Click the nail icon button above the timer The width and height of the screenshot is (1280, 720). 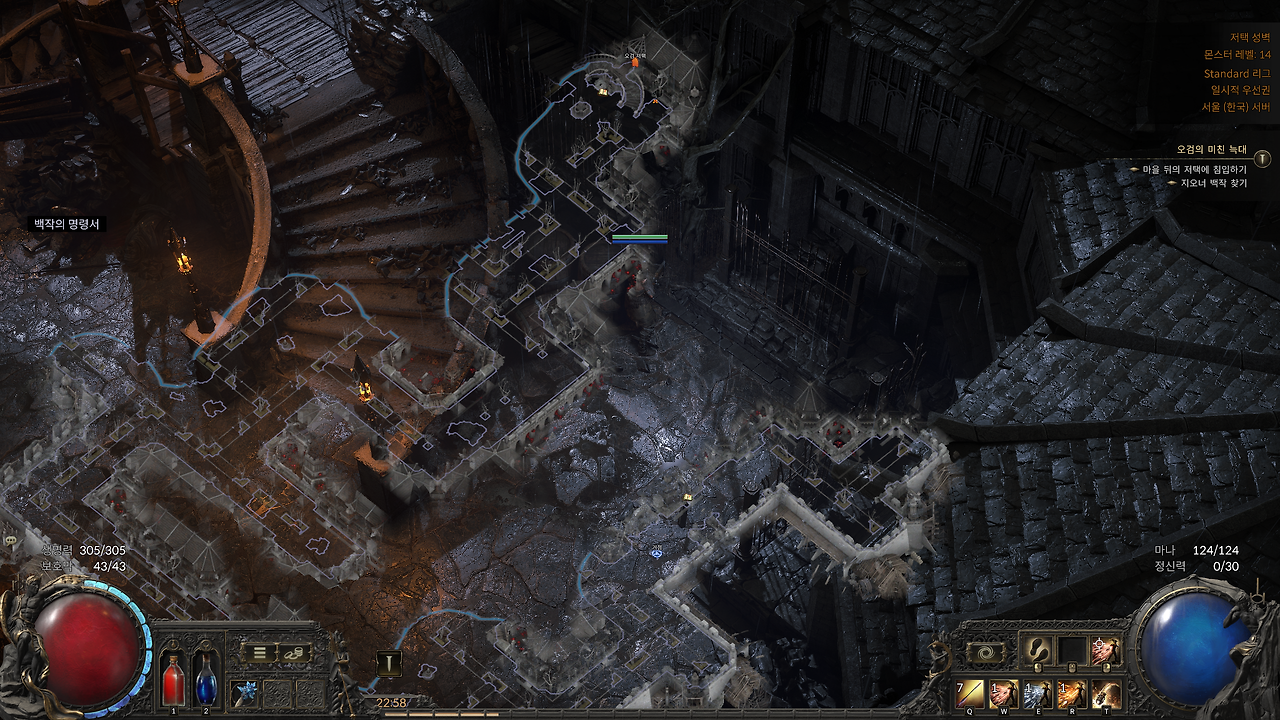tap(389, 663)
